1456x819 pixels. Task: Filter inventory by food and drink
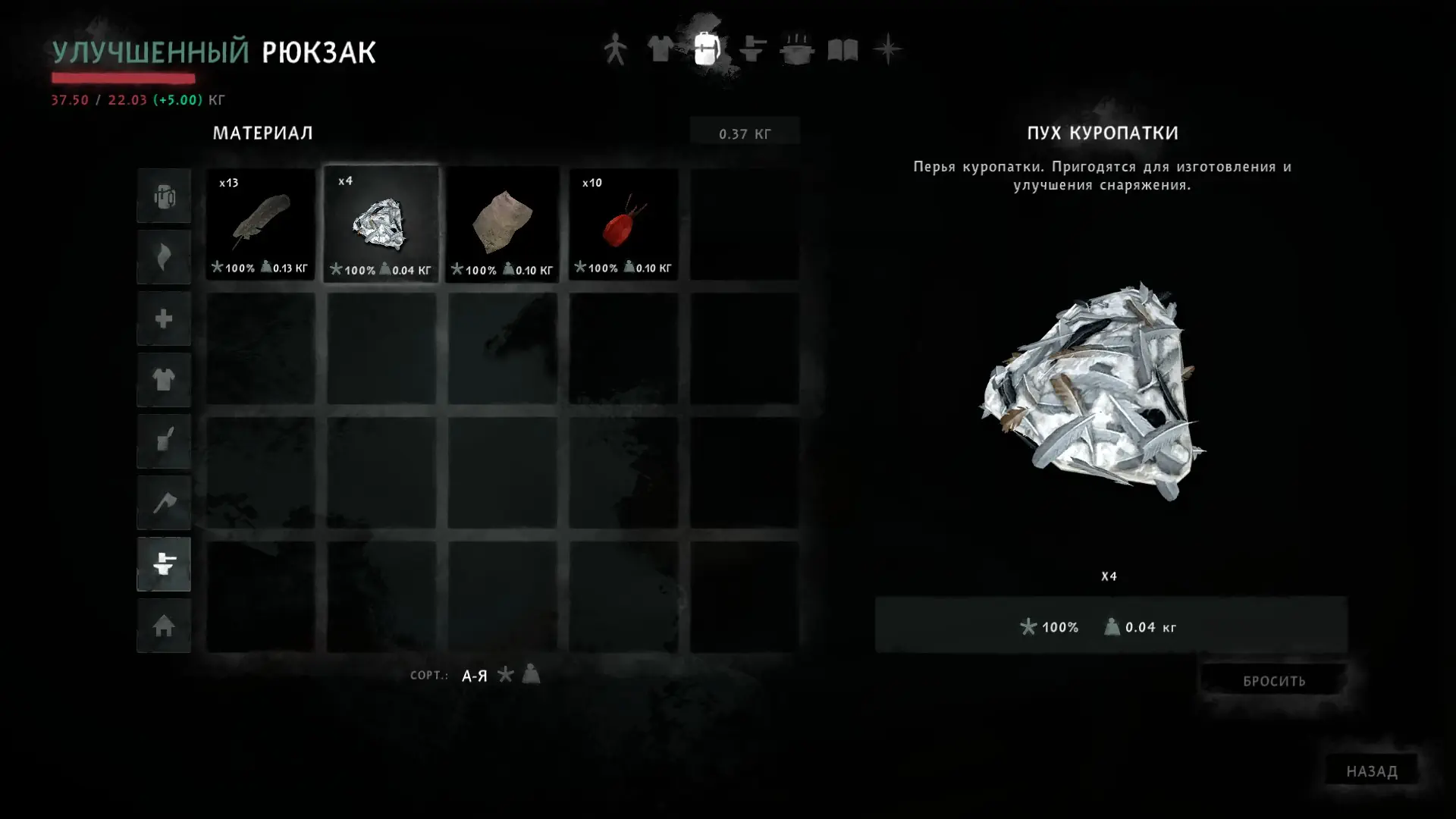pos(164,441)
